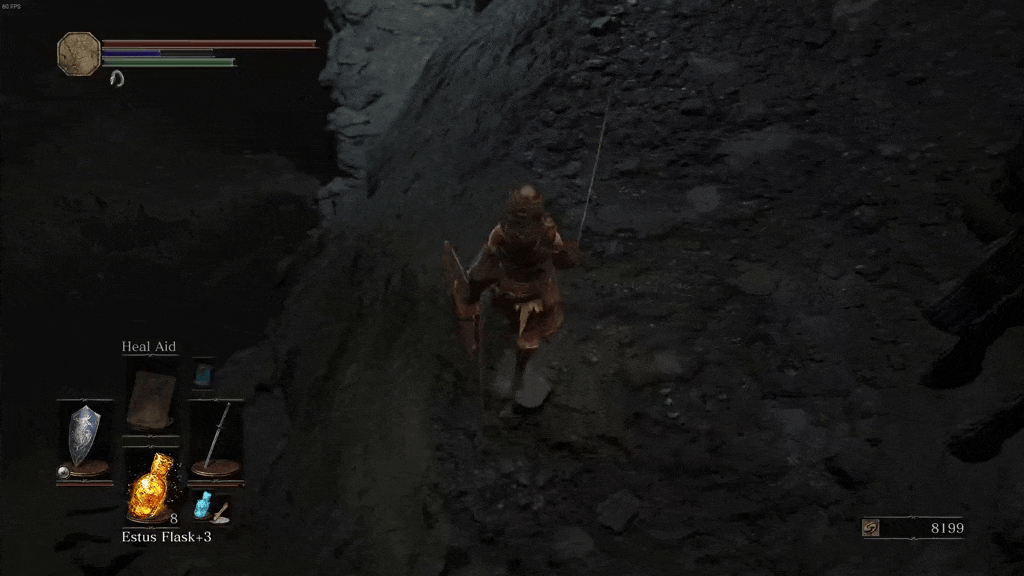The image size is (1024, 576).
Task: Select the blue Ashen Estus Flask icon
Action: point(206,504)
